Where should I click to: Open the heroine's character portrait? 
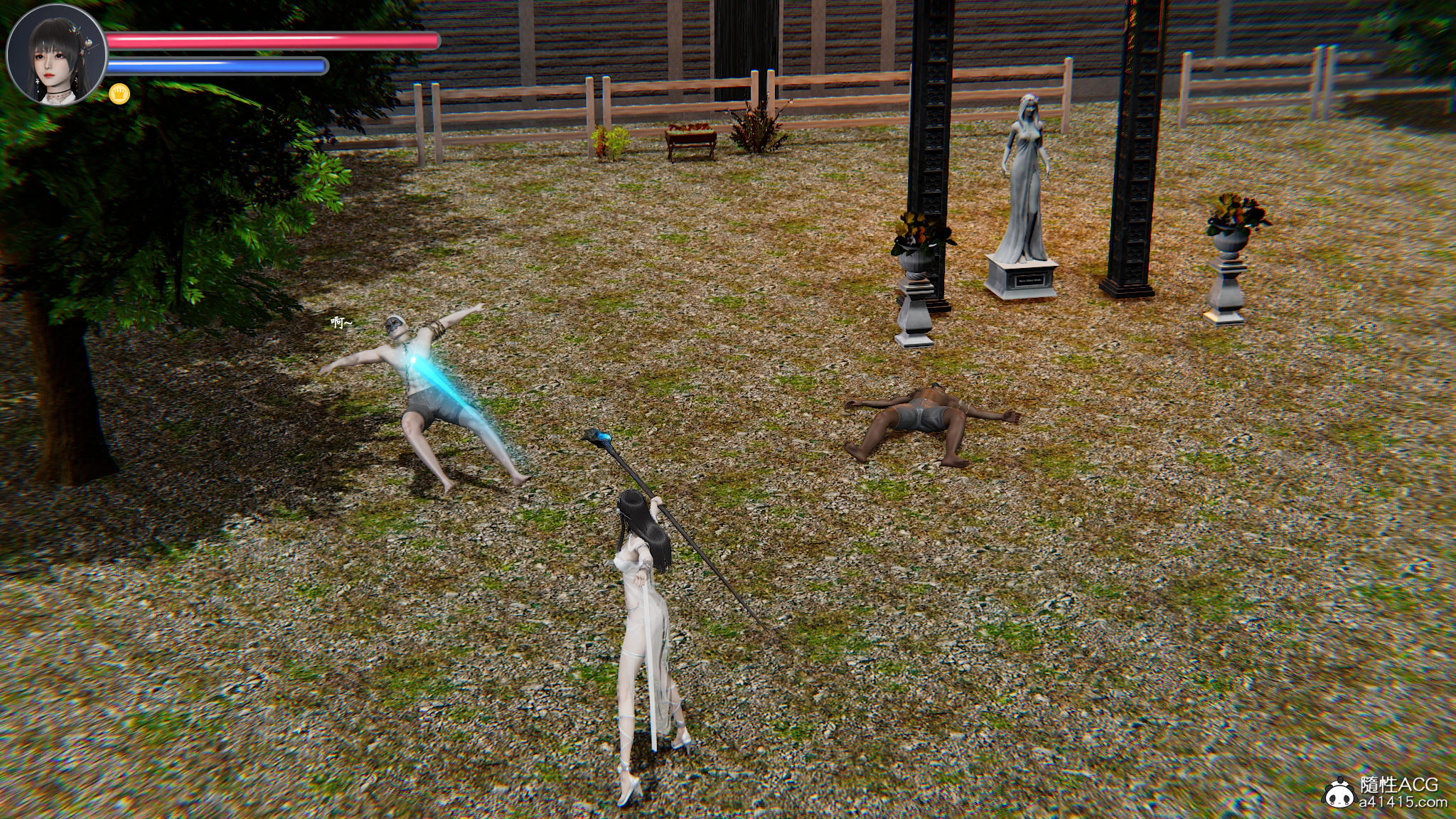coord(56,55)
